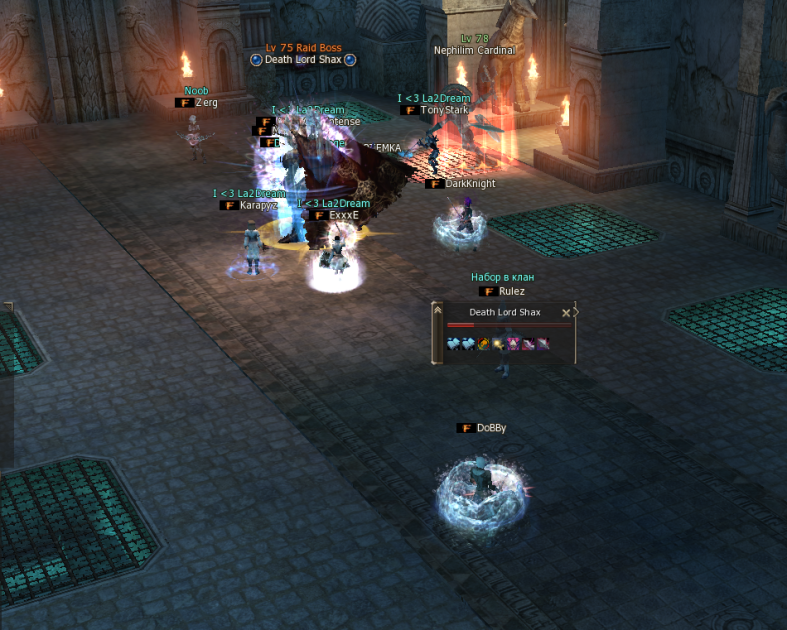Expand target window using right arrow

[575, 312]
